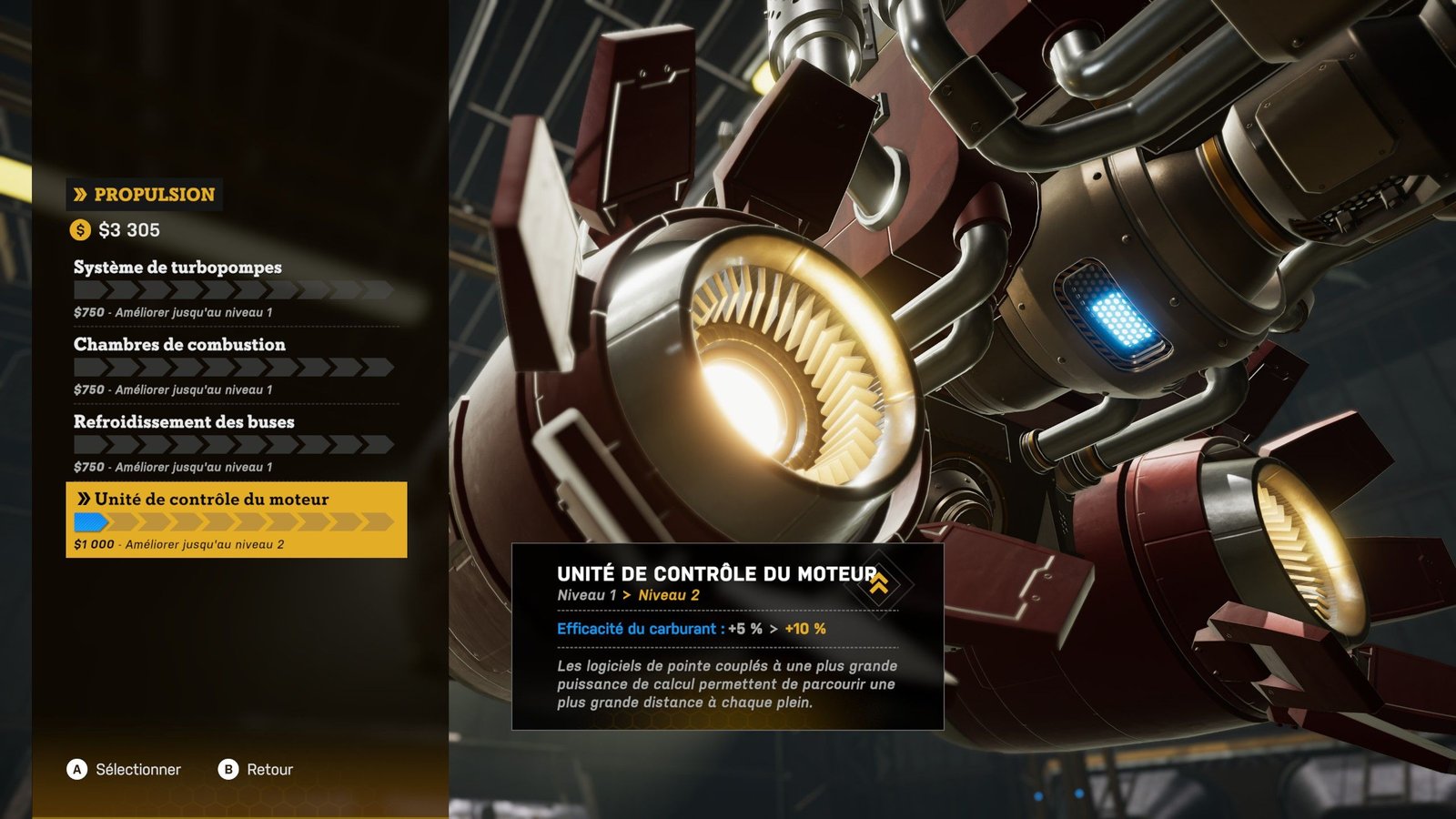Click the Propulsion category header

click(x=145, y=195)
